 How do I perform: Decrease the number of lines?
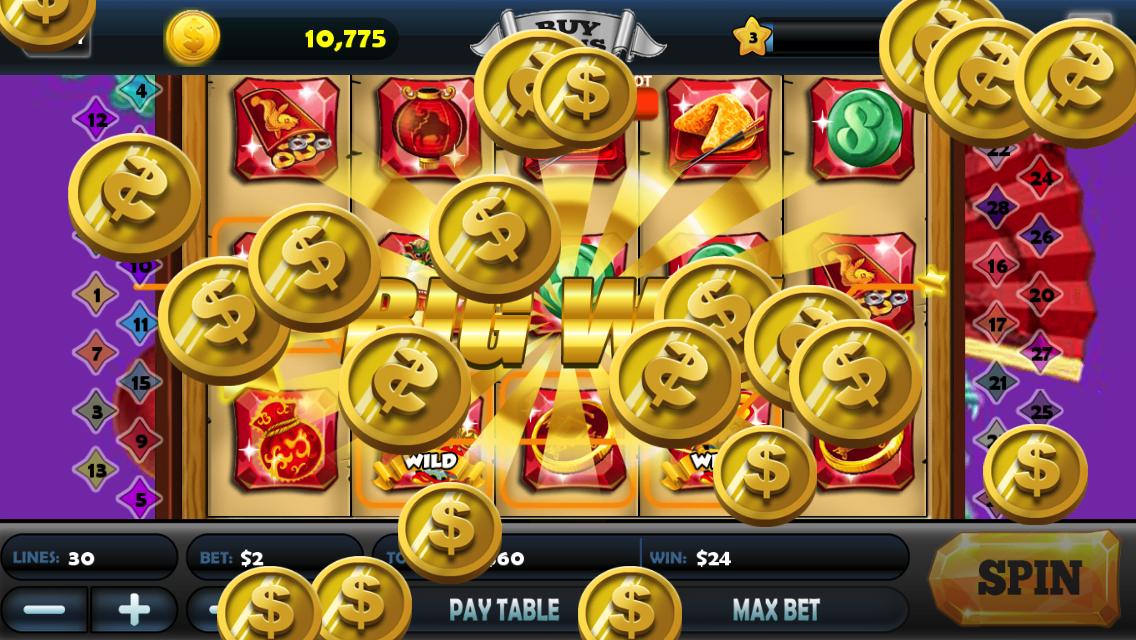44,610
